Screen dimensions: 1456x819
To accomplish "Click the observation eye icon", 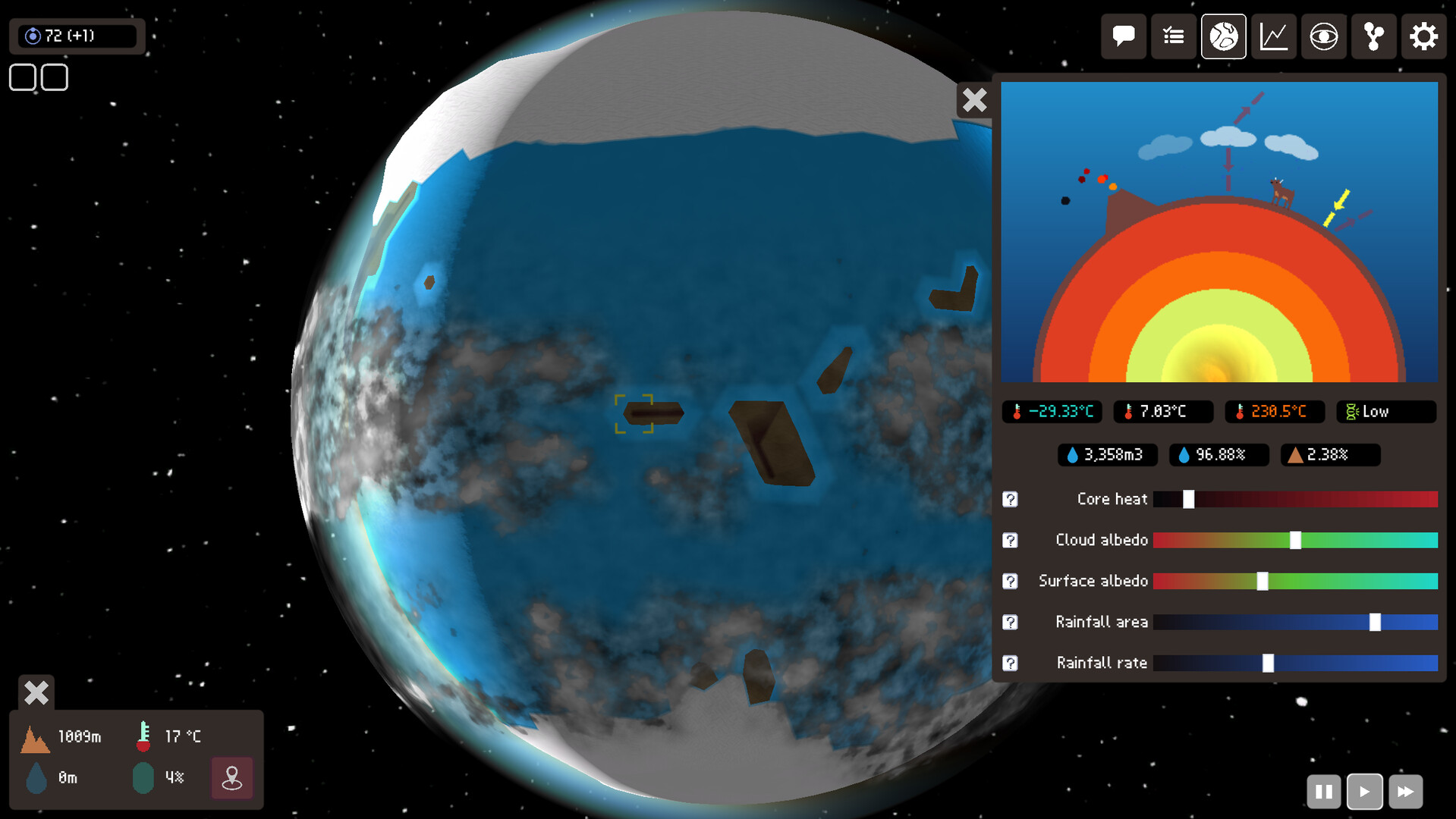I will point(1323,36).
